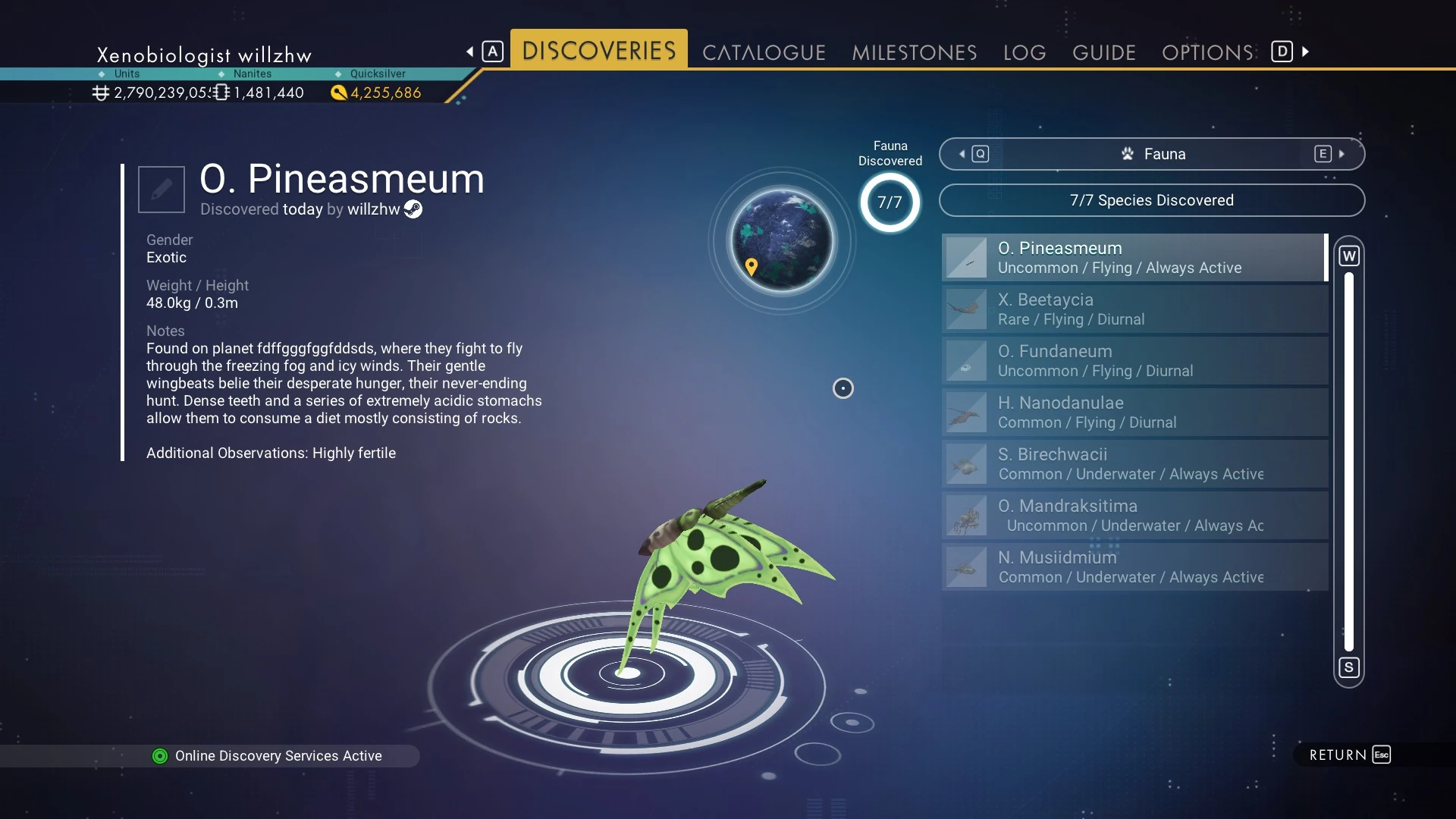View the N. Musiidmium entry

click(1134, 567)
